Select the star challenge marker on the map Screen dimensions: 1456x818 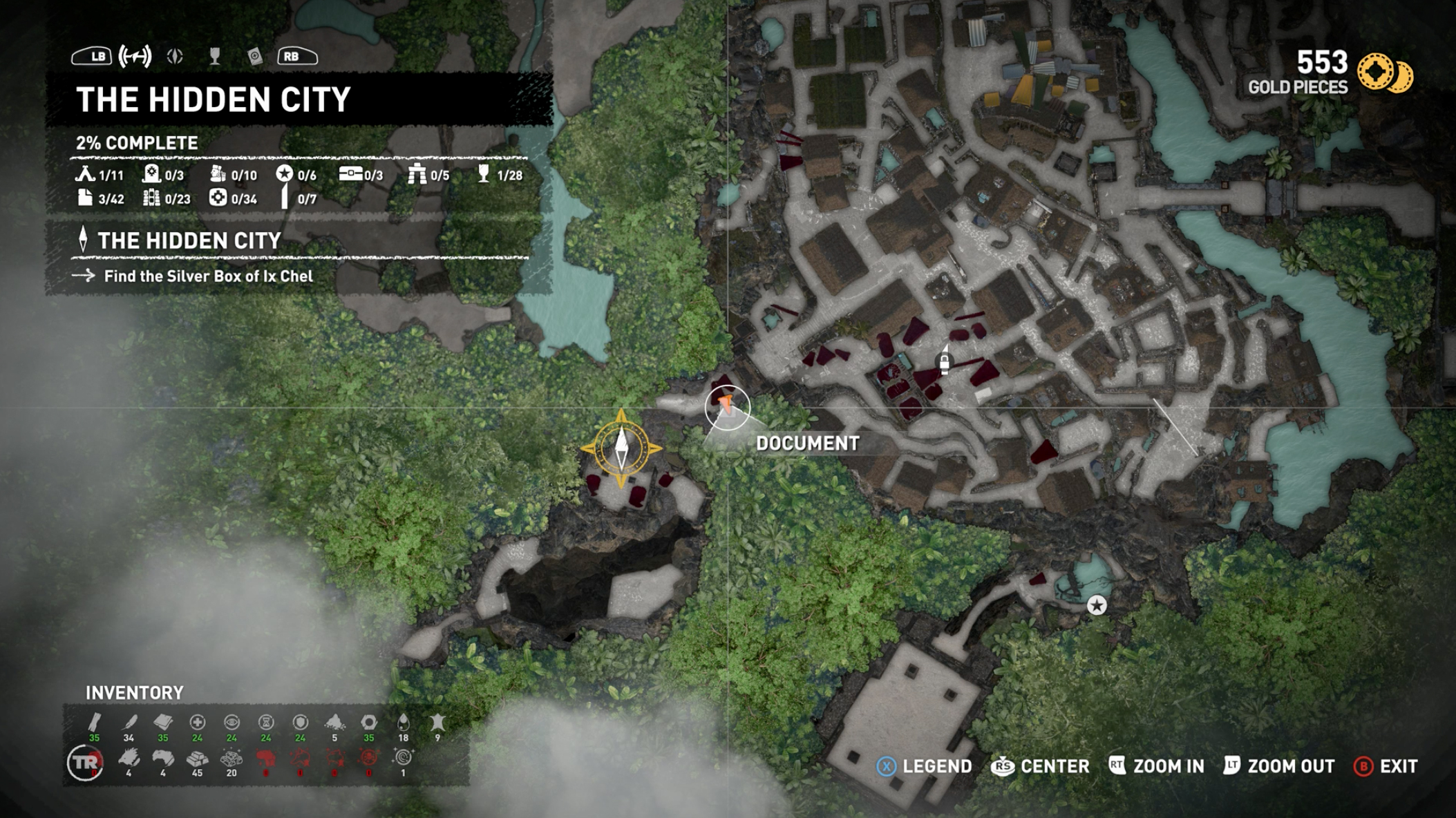tap(1096, 606)
